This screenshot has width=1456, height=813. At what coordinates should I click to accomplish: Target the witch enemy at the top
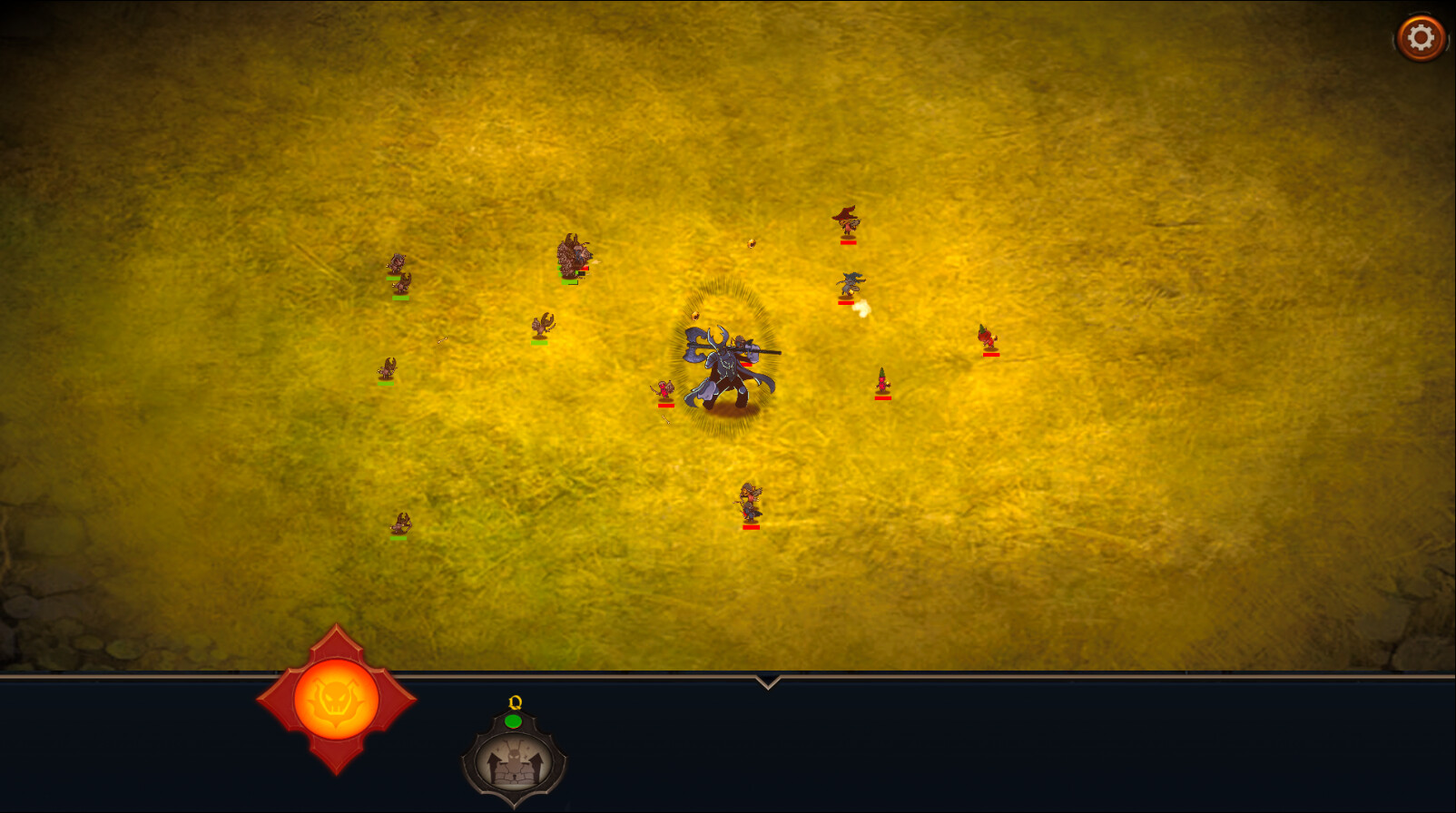click(x=849, y=222)
